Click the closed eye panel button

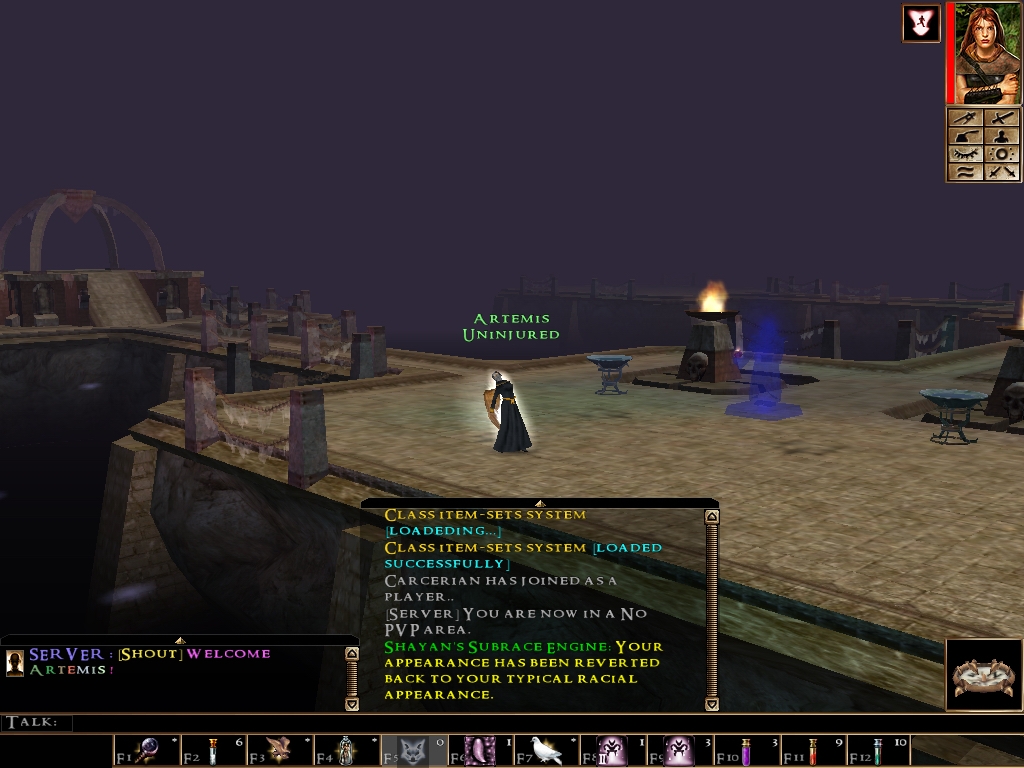[x=965, y=154]
